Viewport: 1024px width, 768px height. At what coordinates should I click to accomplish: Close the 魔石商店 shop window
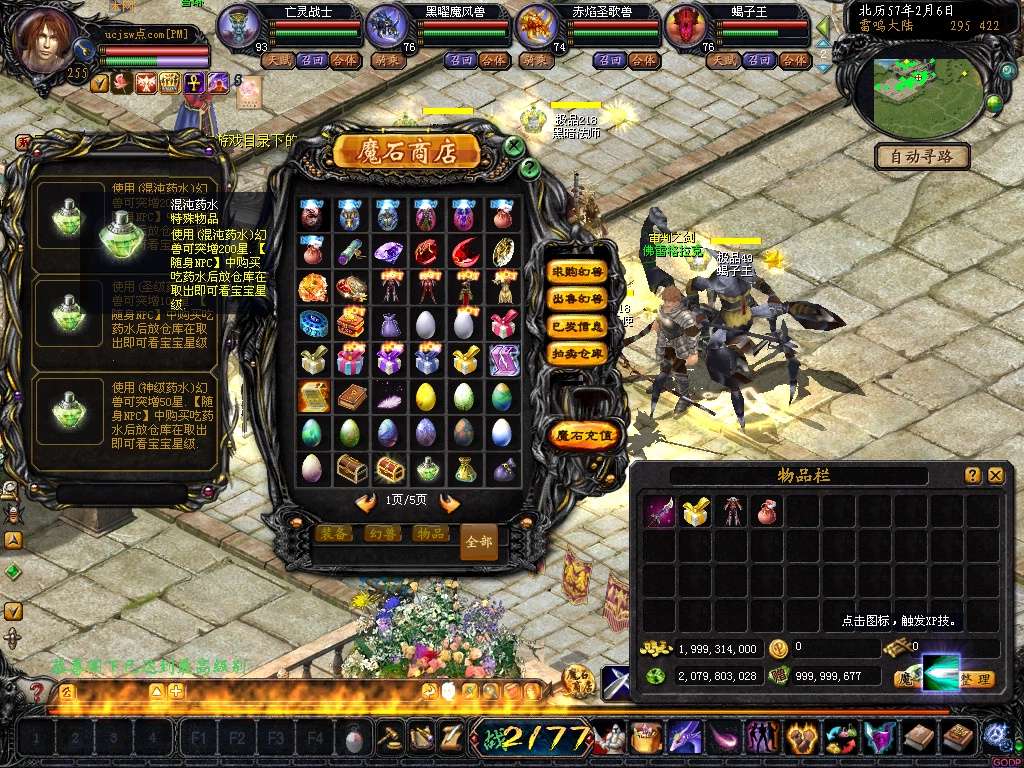(x=514, y=146)
